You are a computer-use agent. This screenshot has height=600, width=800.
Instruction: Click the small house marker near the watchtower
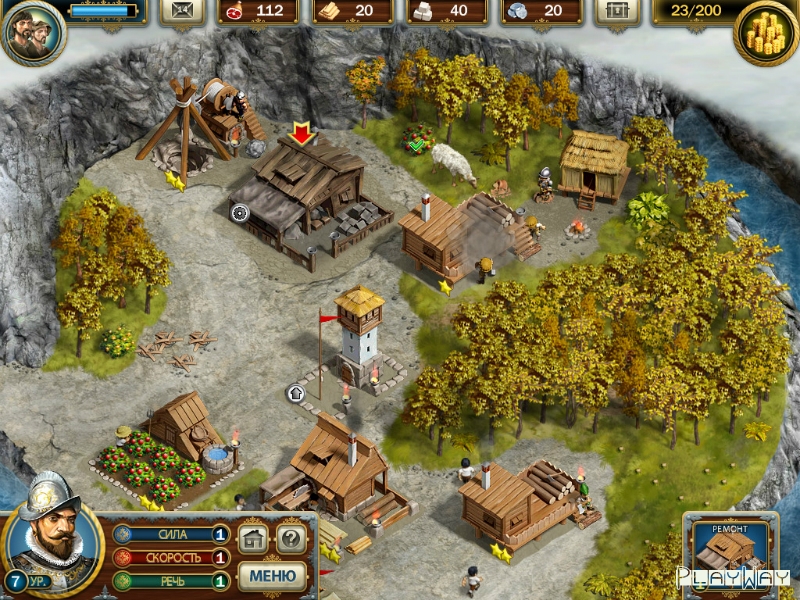296,393
